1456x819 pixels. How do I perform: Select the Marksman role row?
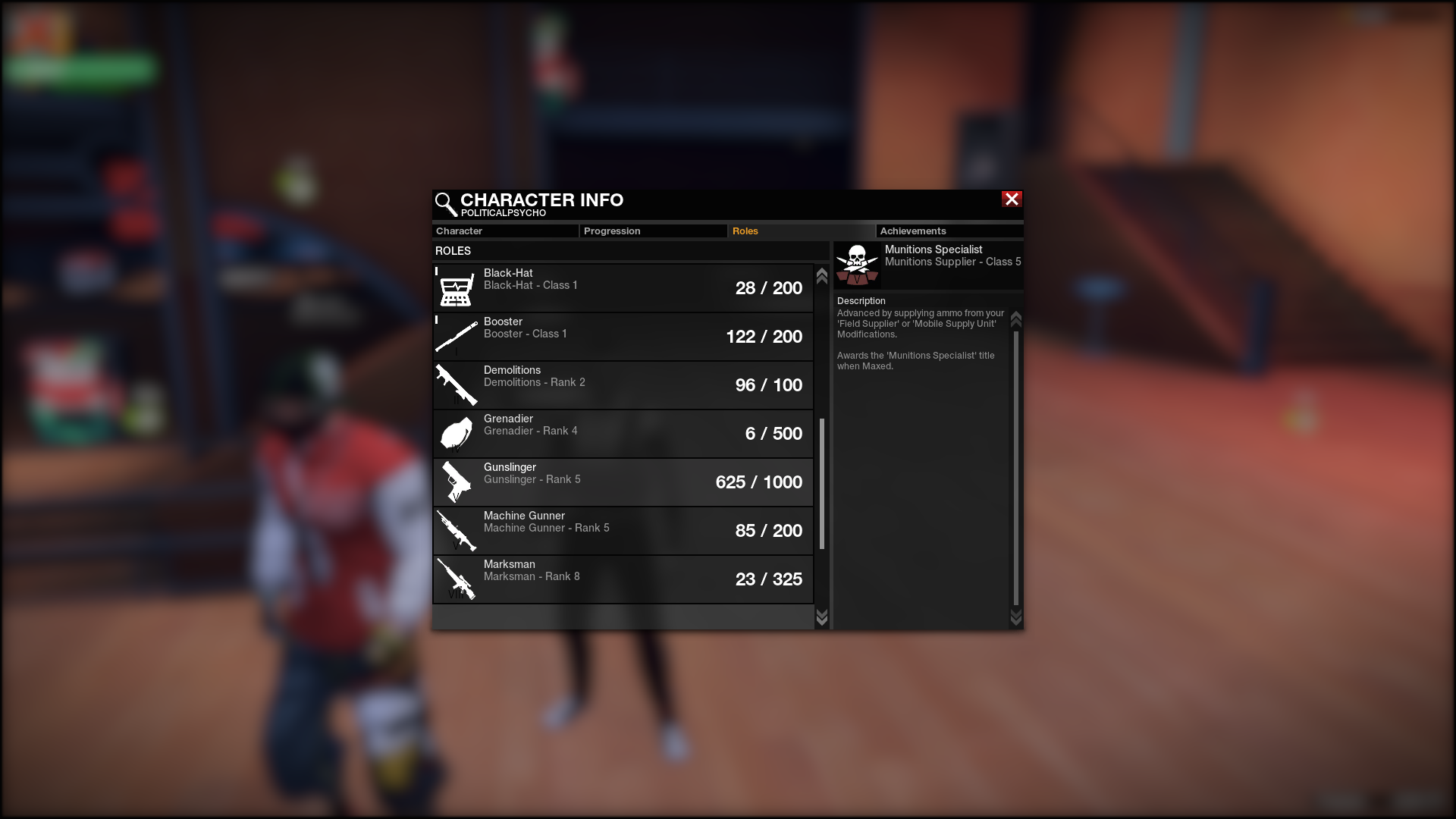(623, 579)
